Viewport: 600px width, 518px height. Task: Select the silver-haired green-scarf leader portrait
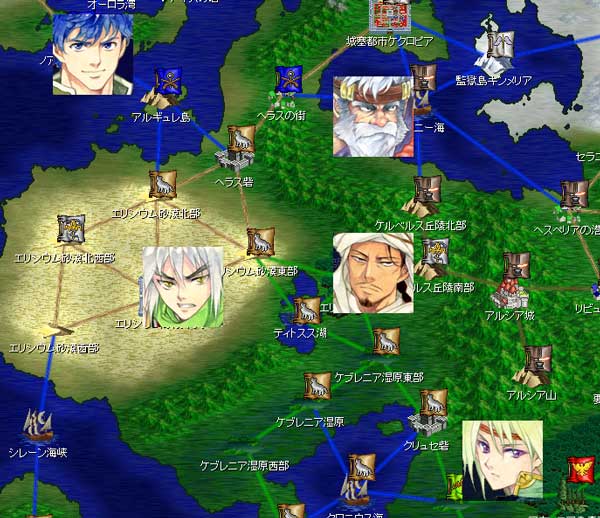point(182,287)
